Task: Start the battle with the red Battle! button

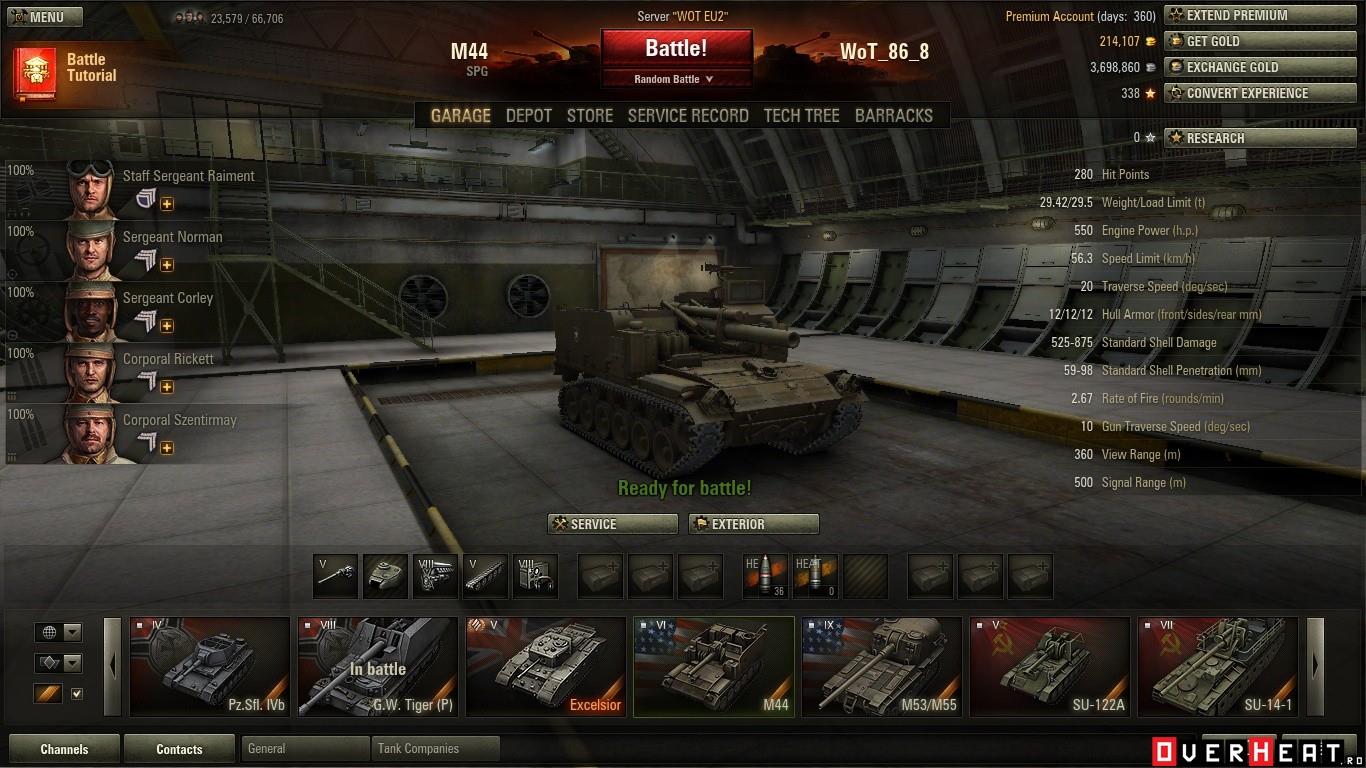Action: click(x=676, y=48)
